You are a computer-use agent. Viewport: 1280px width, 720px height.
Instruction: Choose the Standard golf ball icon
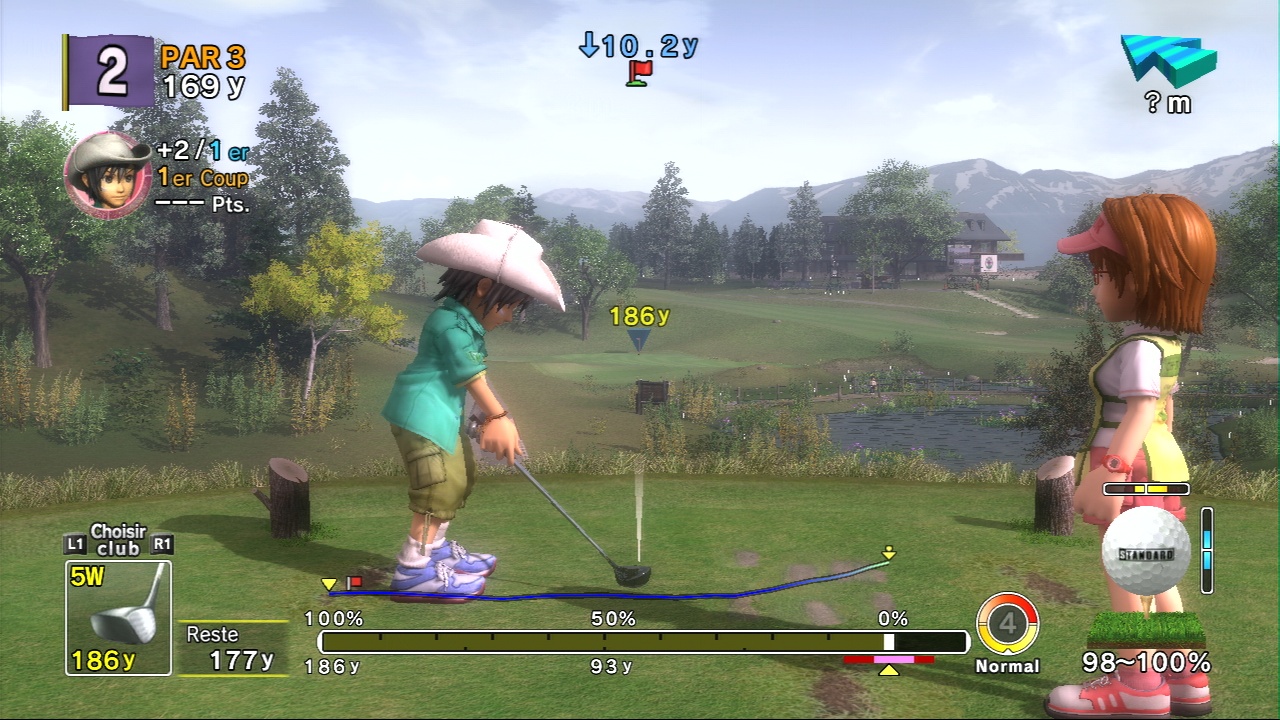point(1146,552)
